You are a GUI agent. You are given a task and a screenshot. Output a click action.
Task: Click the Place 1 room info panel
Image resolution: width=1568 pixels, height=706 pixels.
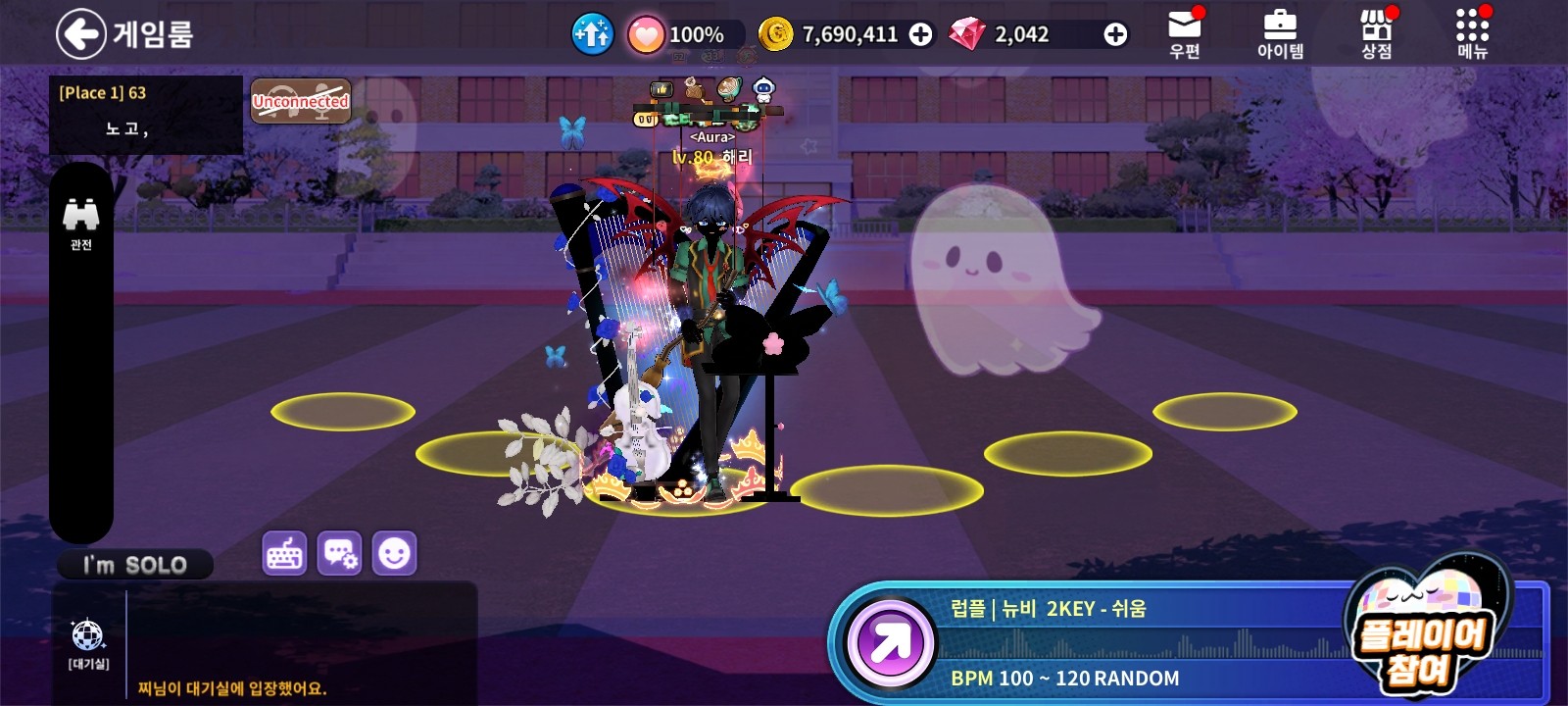tap(145, 114)
